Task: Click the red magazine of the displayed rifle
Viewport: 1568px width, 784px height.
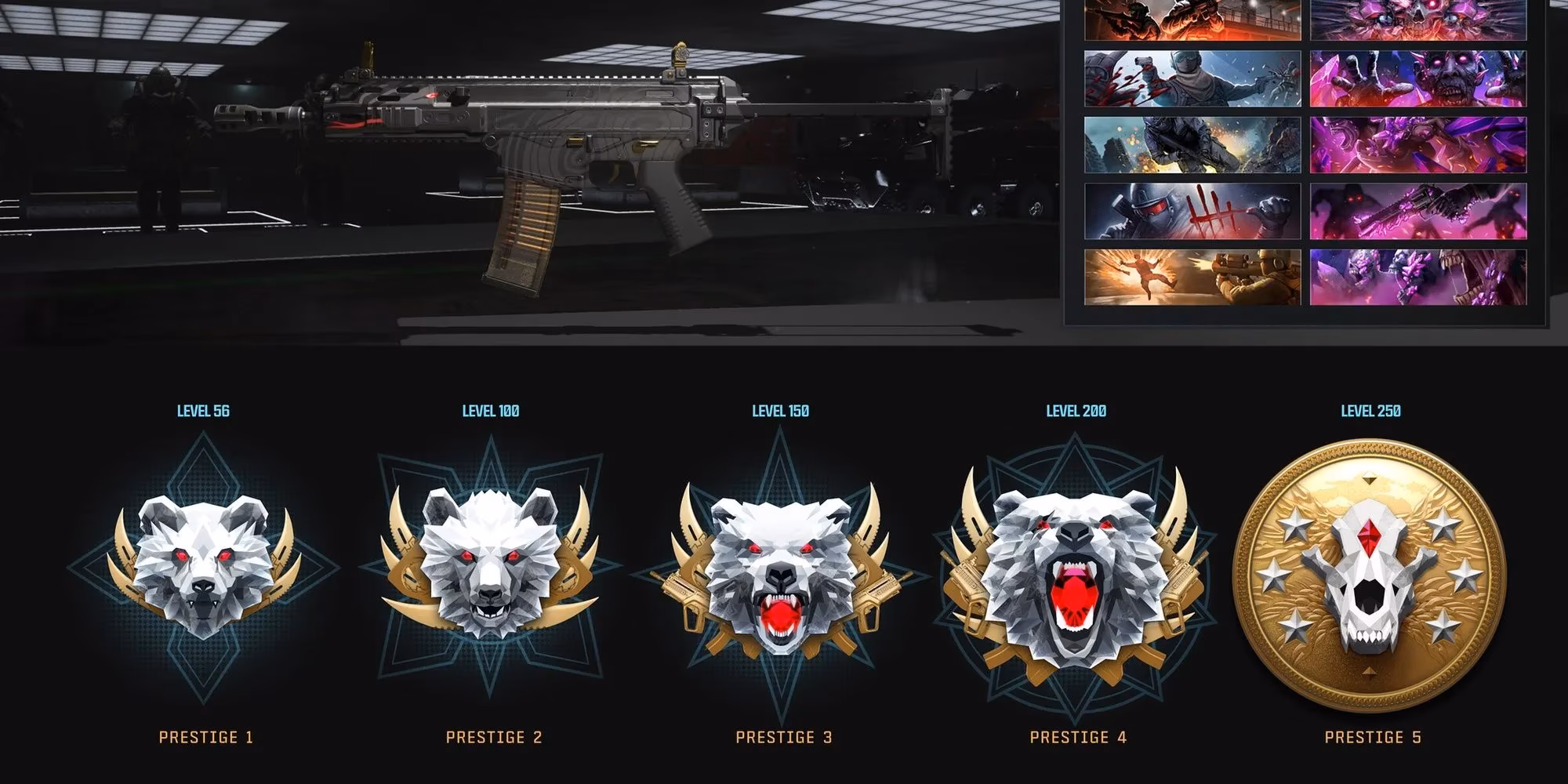Action: (521, 235)
